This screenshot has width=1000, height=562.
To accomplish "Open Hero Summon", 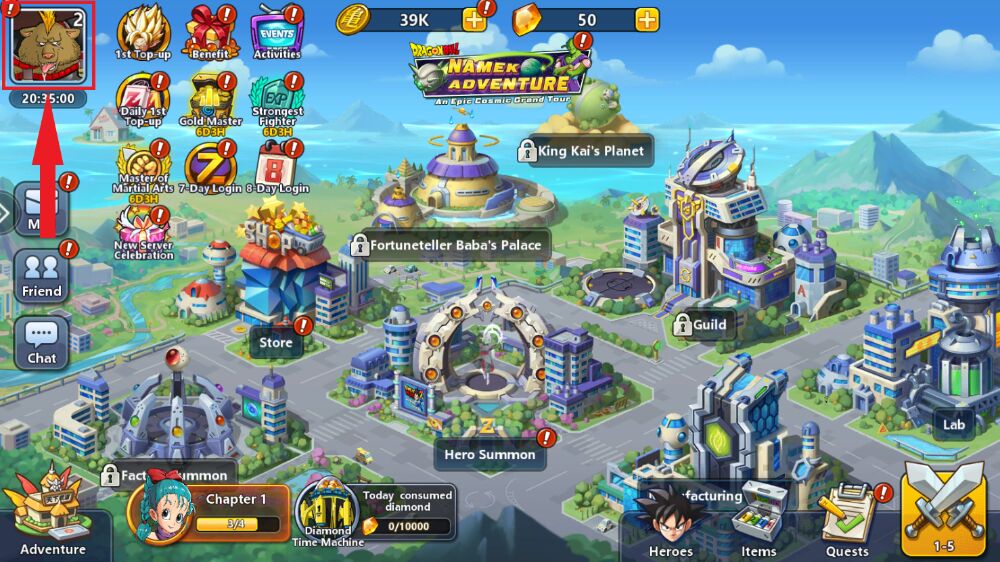I will coord(490,454).
